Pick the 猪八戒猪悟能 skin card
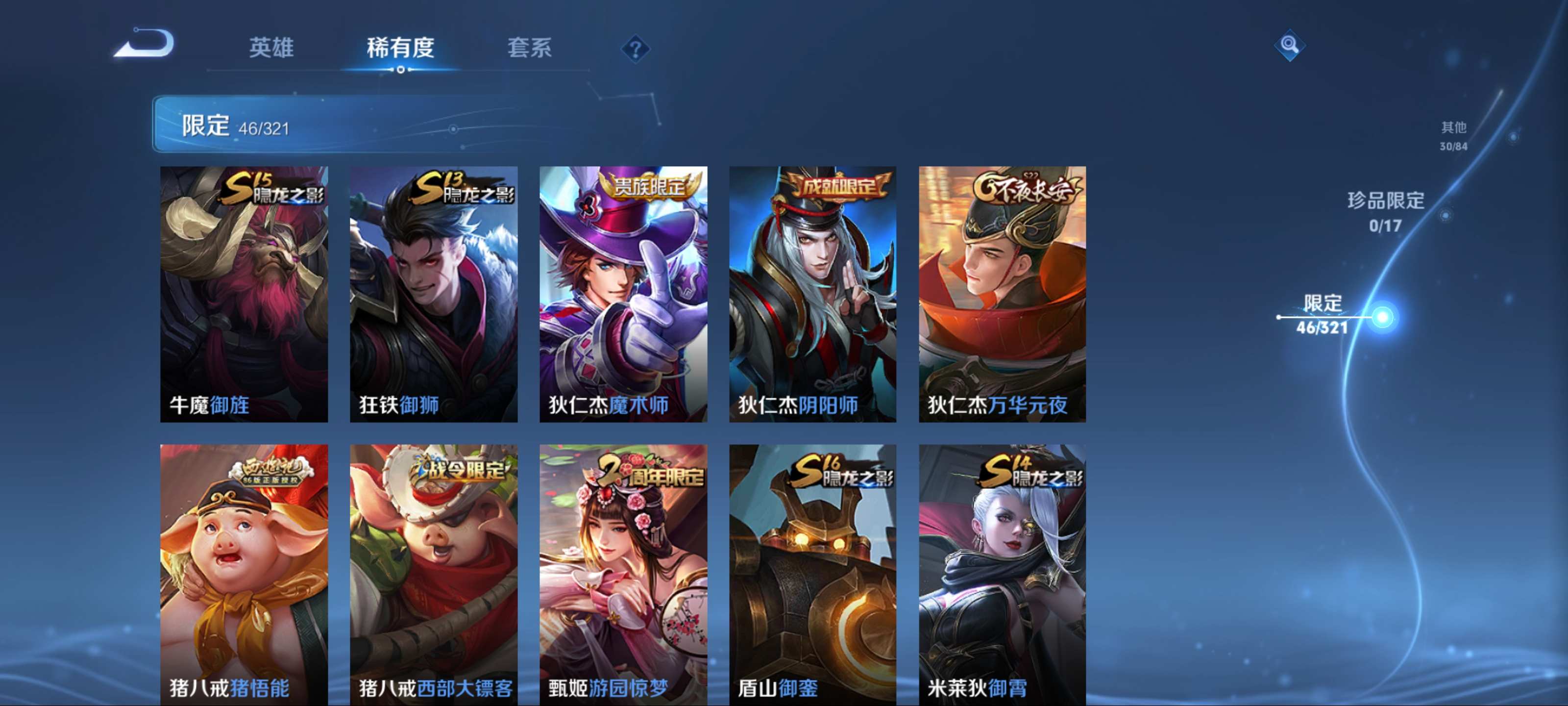1568x706 pixels. tap(244, 574)
